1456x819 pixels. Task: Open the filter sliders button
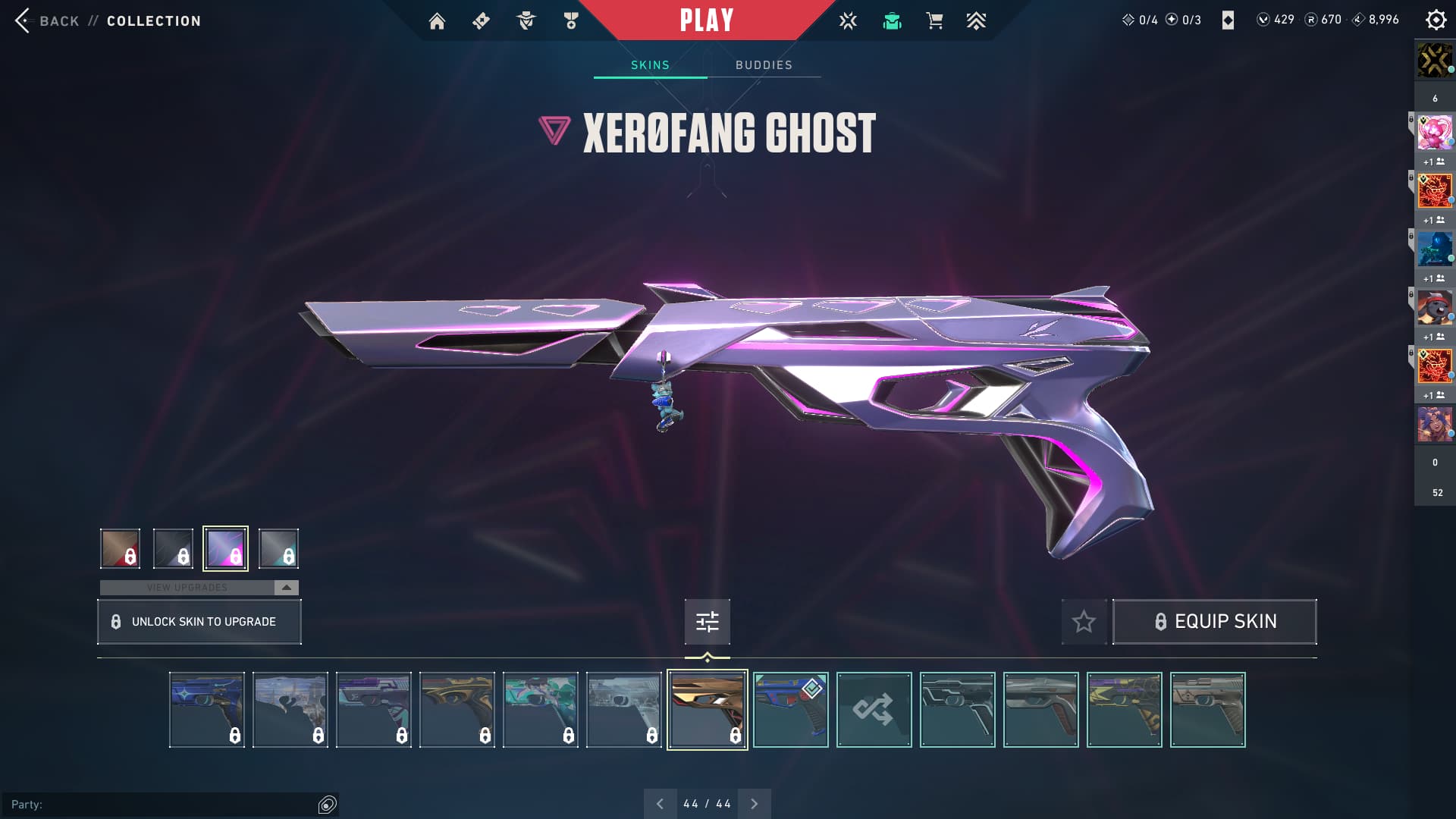[707, 622]
